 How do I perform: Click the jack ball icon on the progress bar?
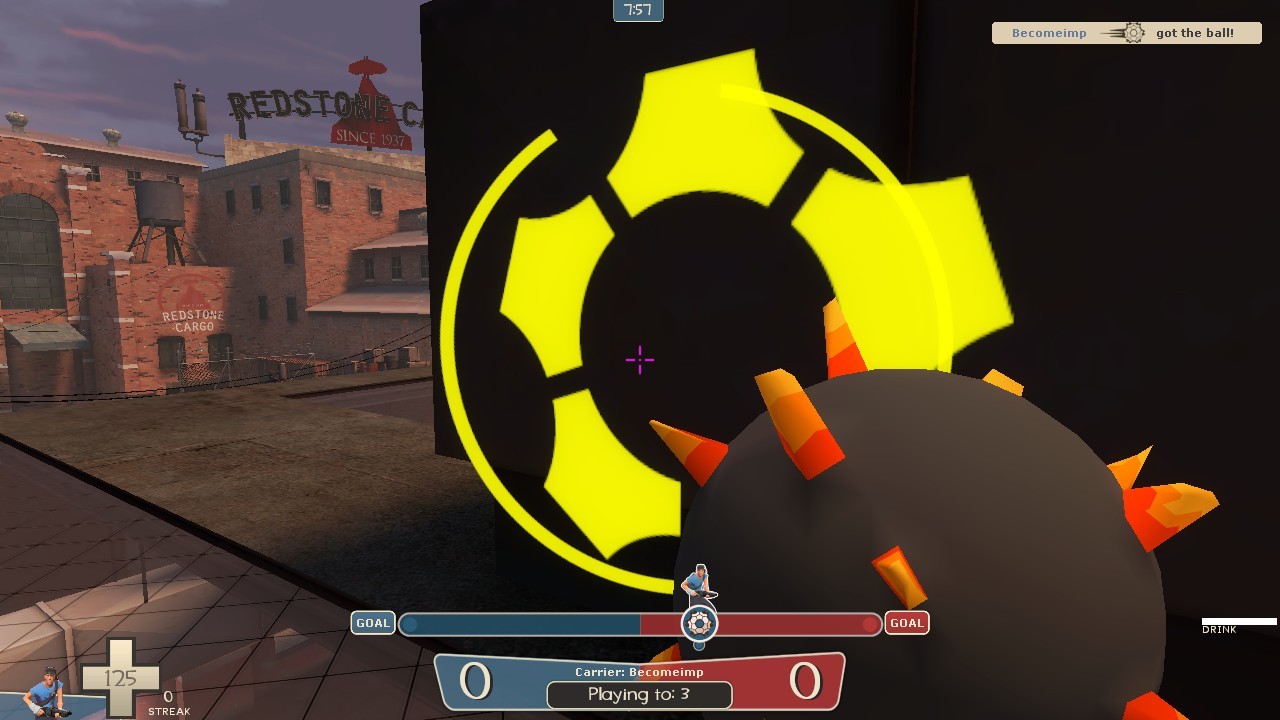point(697,623)
